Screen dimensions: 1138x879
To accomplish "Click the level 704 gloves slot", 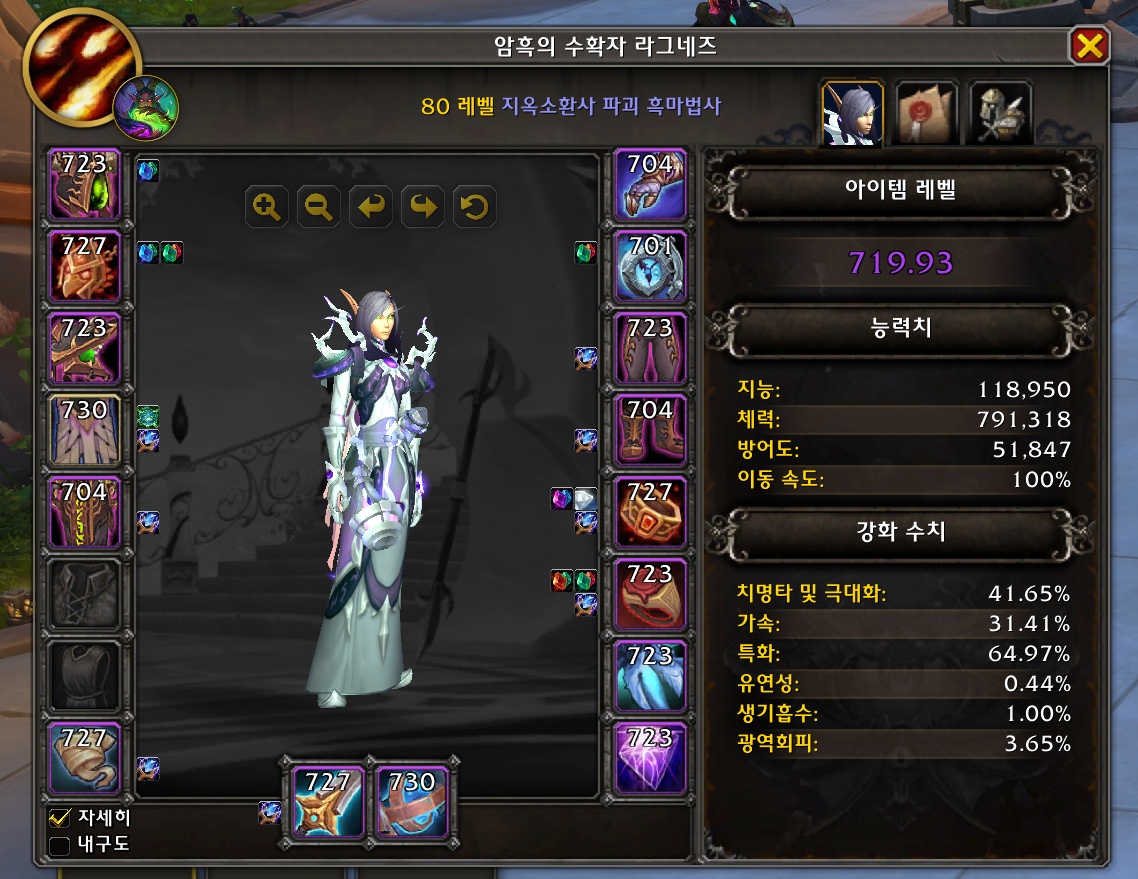I will [651, 185].
